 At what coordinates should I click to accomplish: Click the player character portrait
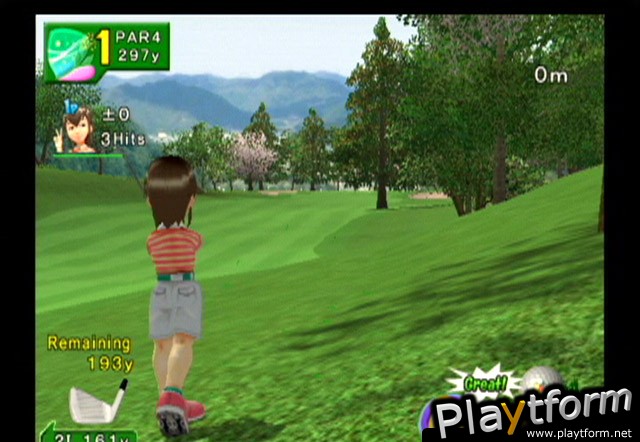tap(78, 129)
